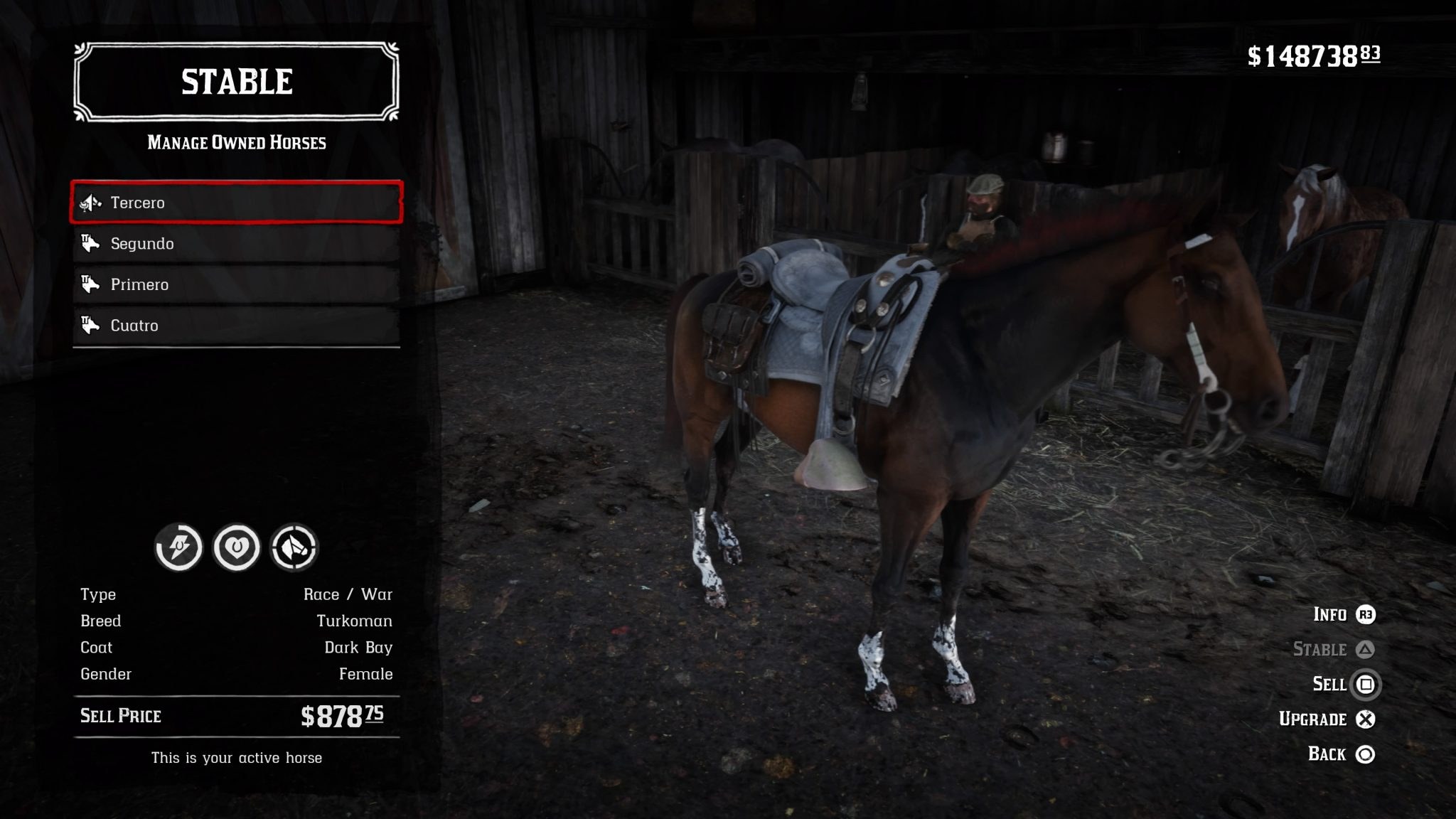Screen dimensions: 1456x819
Task: Pick Cuatro in the horse list
Action: coord(236,326)
